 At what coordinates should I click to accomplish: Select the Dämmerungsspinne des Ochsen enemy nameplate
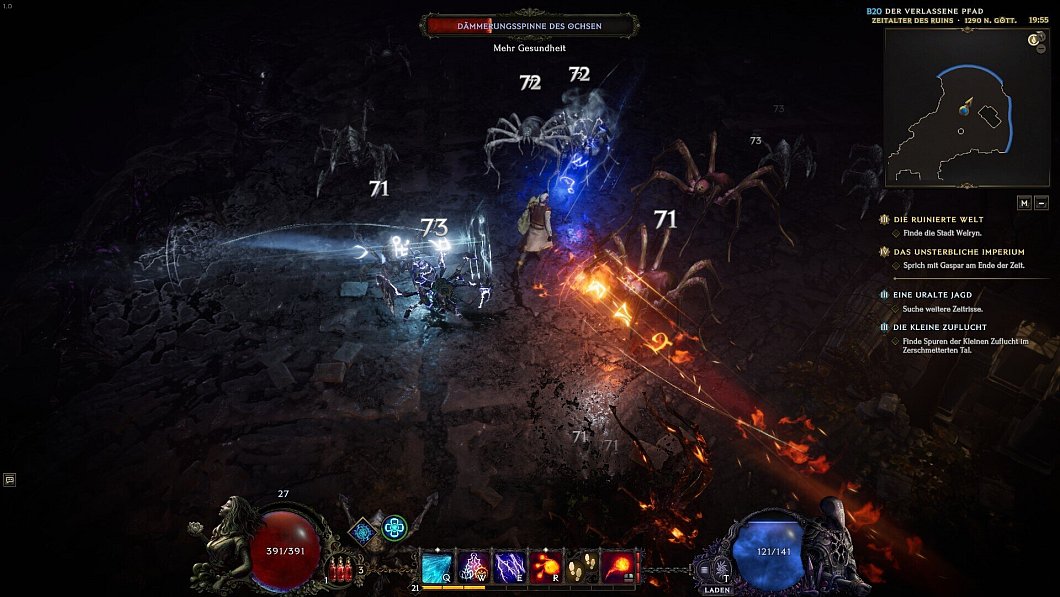click(x=531, y=26)
